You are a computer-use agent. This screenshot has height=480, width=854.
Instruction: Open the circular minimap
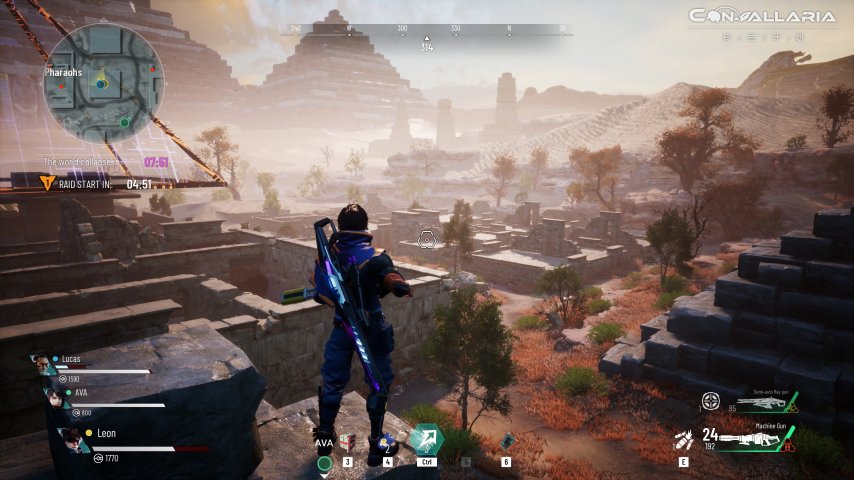pyautogui.click(x=103, y=83)
